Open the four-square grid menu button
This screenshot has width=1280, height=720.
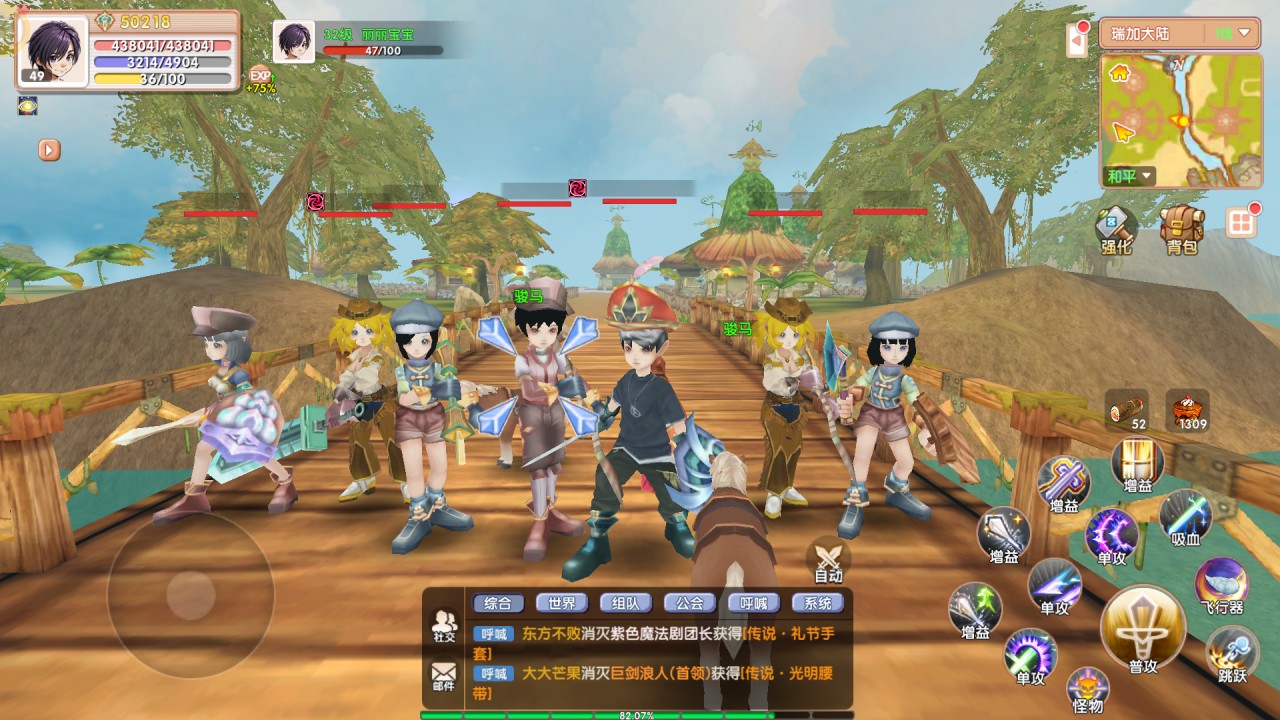[x=1241, y=222]
